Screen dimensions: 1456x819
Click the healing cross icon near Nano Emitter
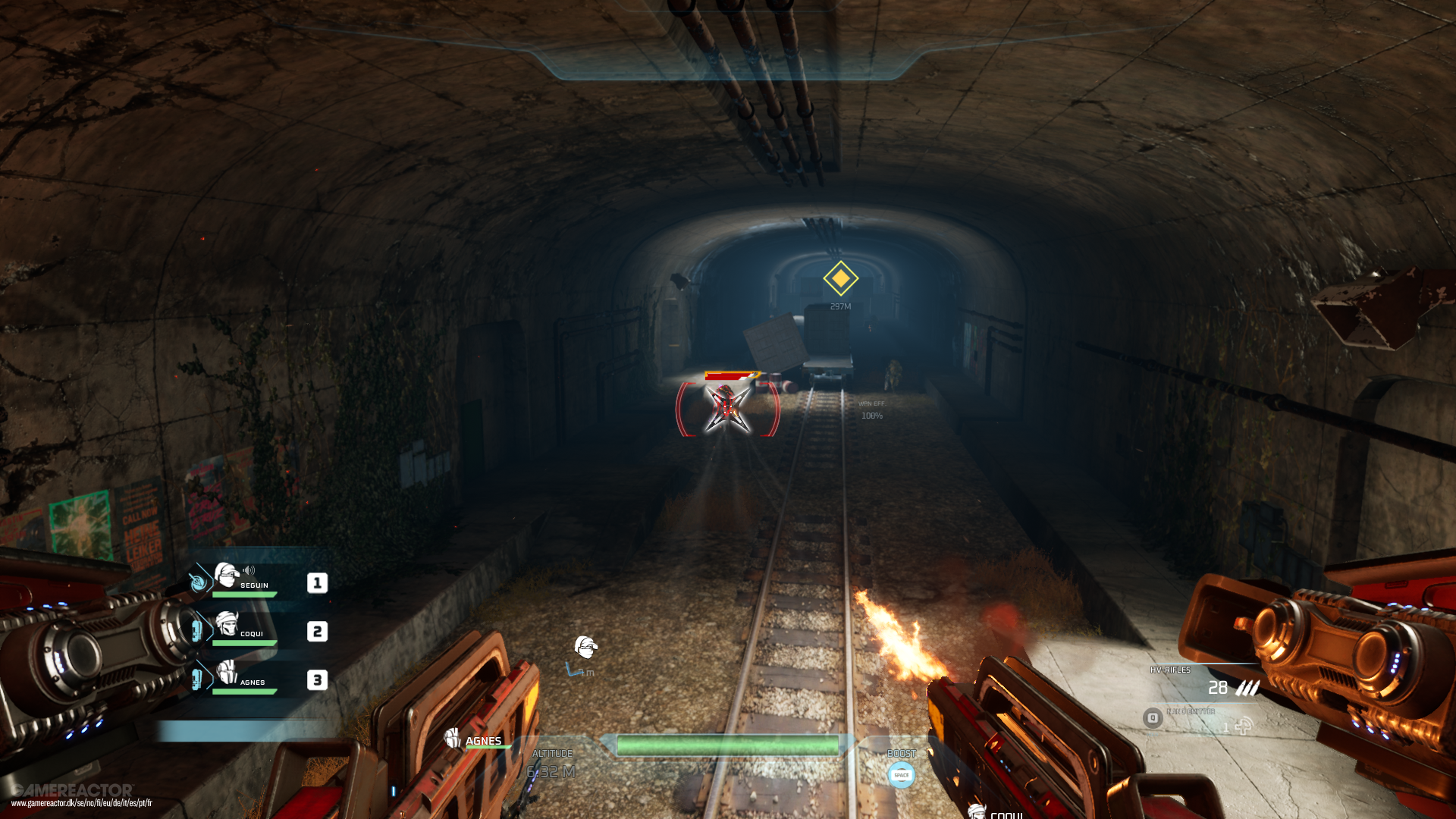pos(1244,727)
